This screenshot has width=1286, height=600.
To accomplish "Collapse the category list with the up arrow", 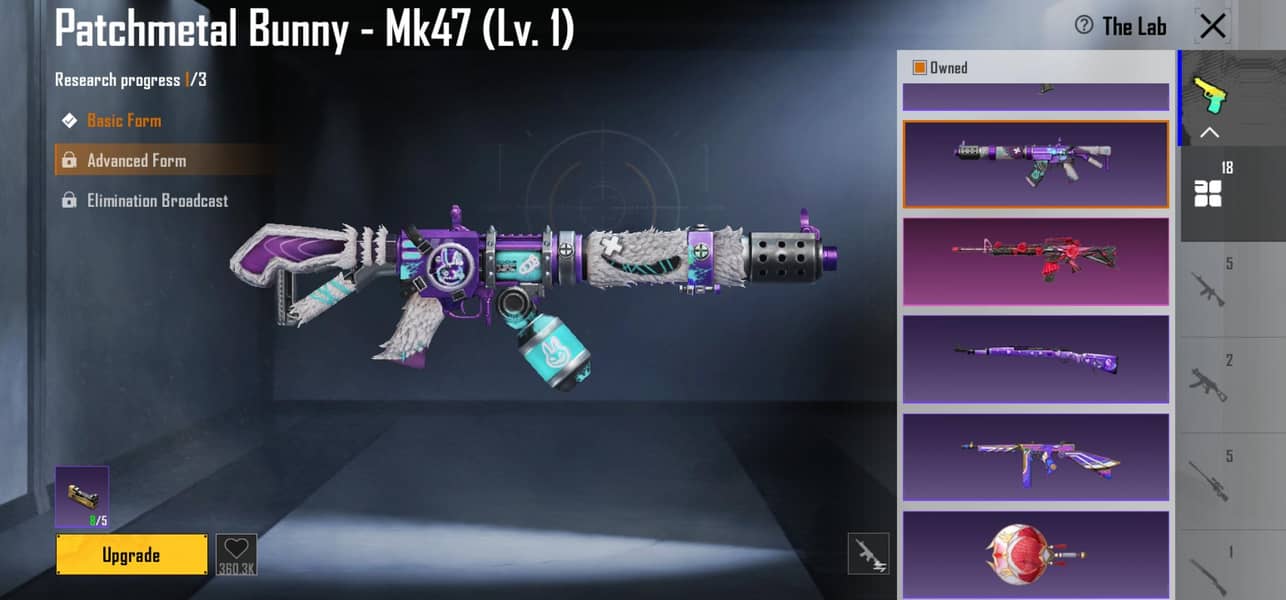I will click(x=1209, y=132).
